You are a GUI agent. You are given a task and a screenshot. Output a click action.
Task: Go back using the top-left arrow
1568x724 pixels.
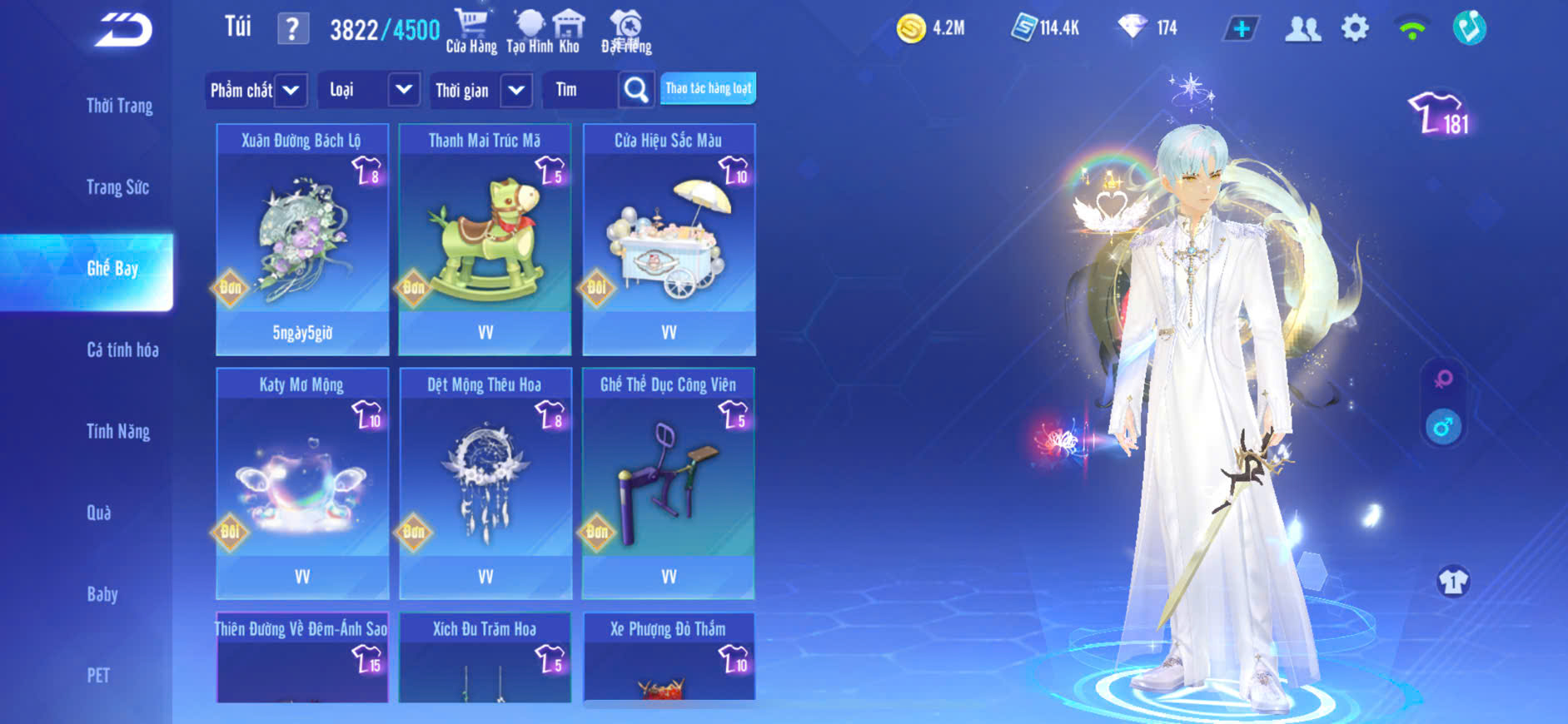click(123, 31)
